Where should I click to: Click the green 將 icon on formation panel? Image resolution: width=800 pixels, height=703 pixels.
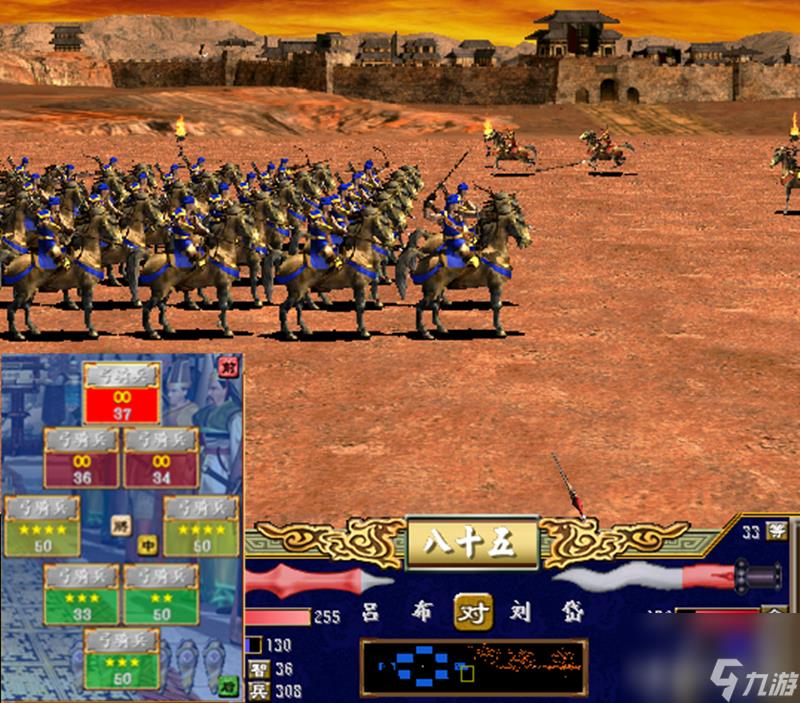click(227, 686)
